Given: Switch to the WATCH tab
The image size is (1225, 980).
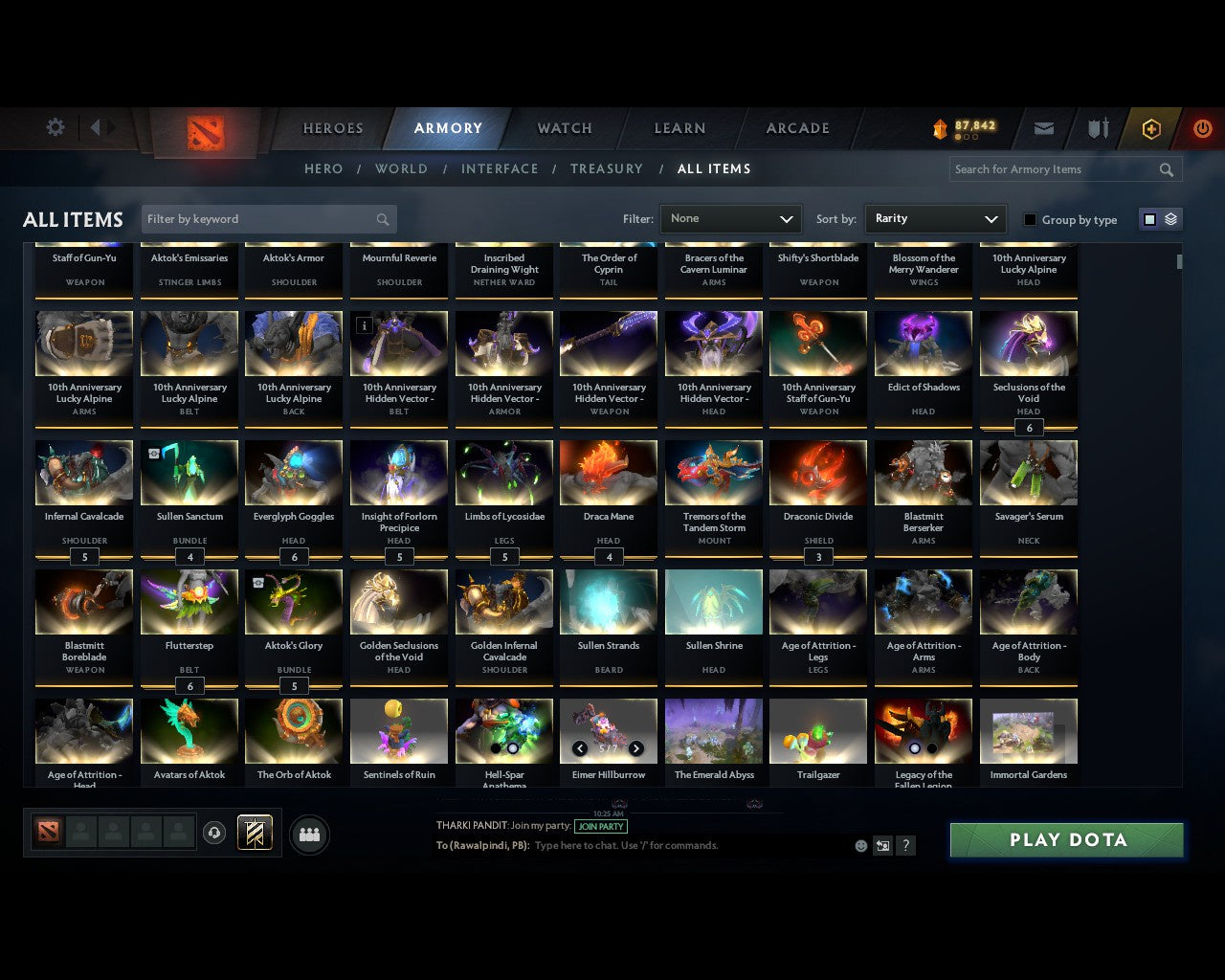Looking at the screenshot, I should [564, 128].
